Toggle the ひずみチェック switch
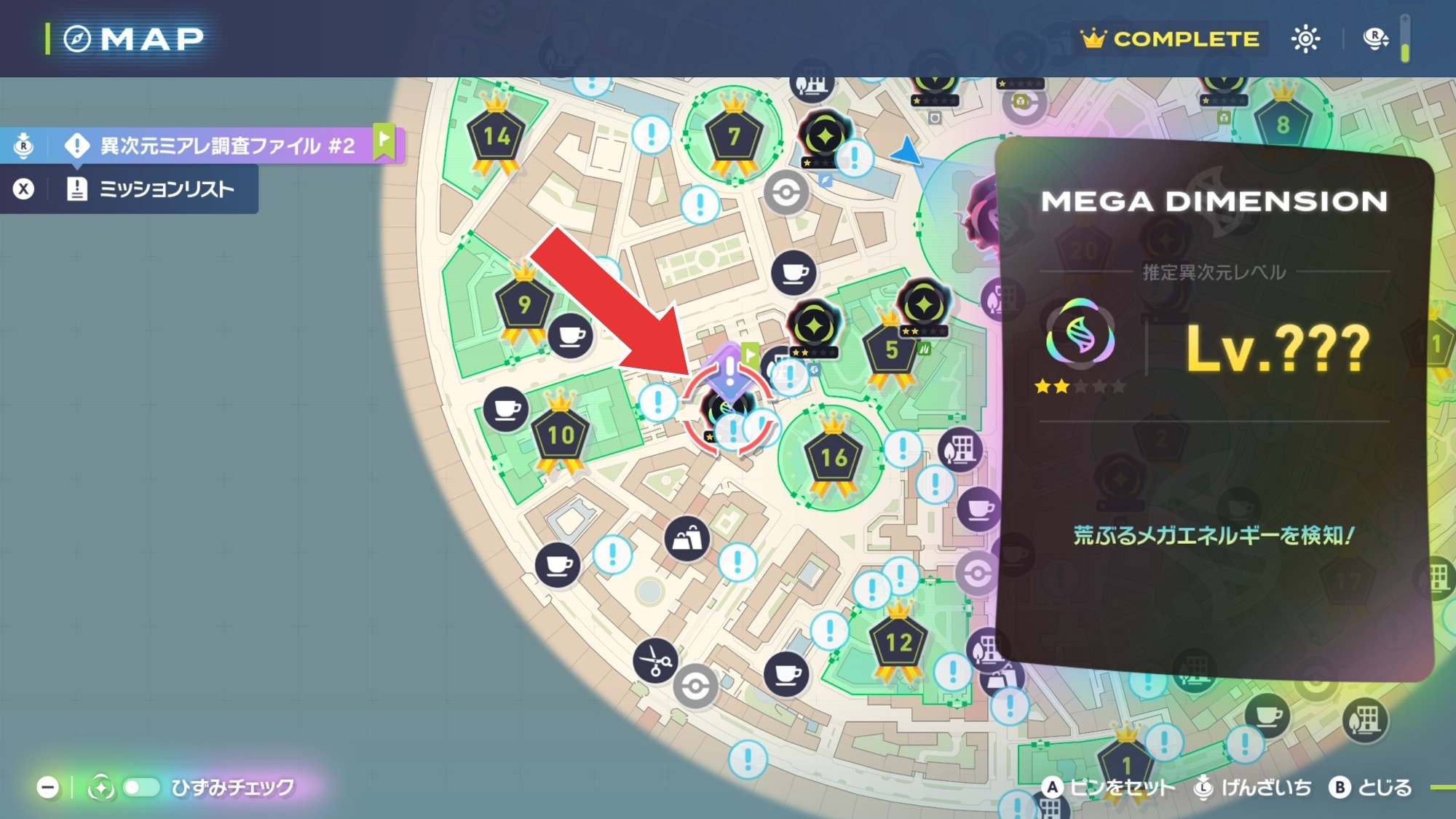 141,787
